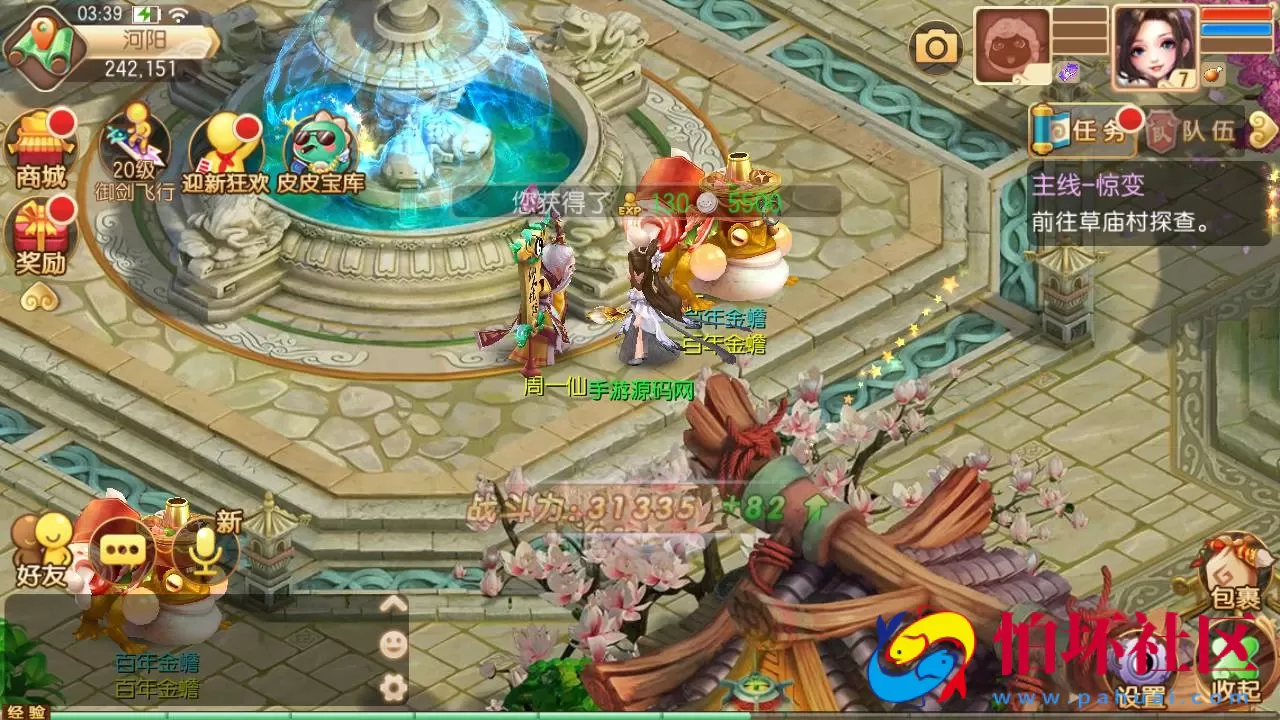Take a screenshot with the camera icon
1280x720 pixels.
(x=934, y=45)
